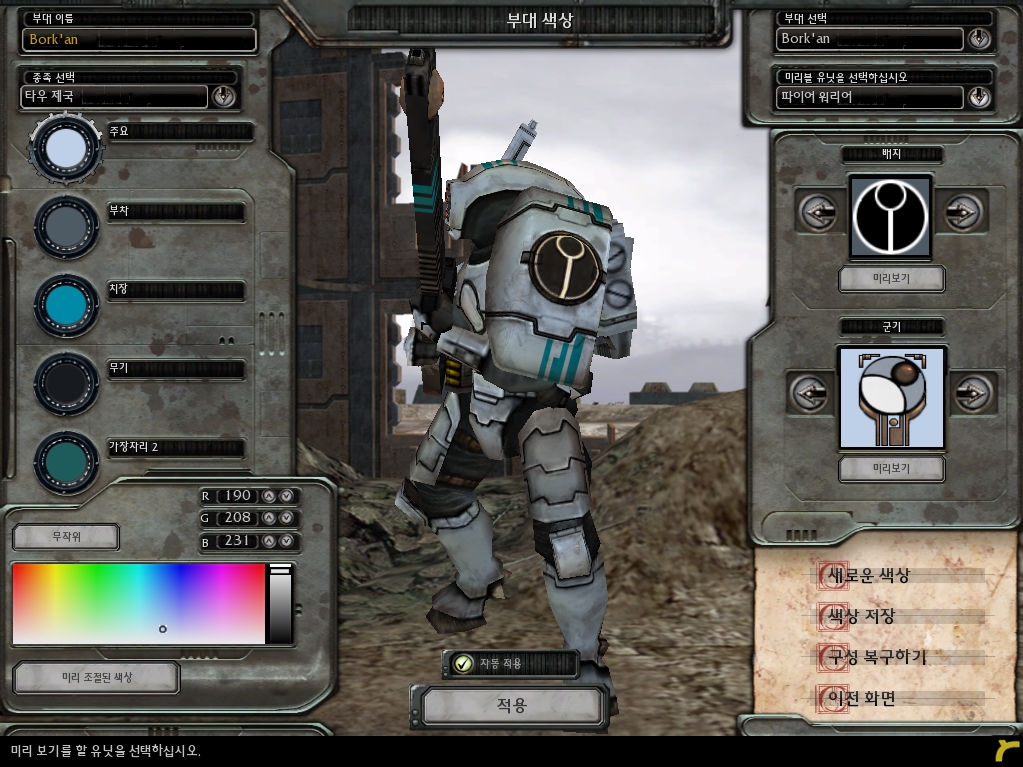This screenshot has height=767, width=1023.
Task: Select the 무기 weapon color swatch
Action: click(66, 383)
